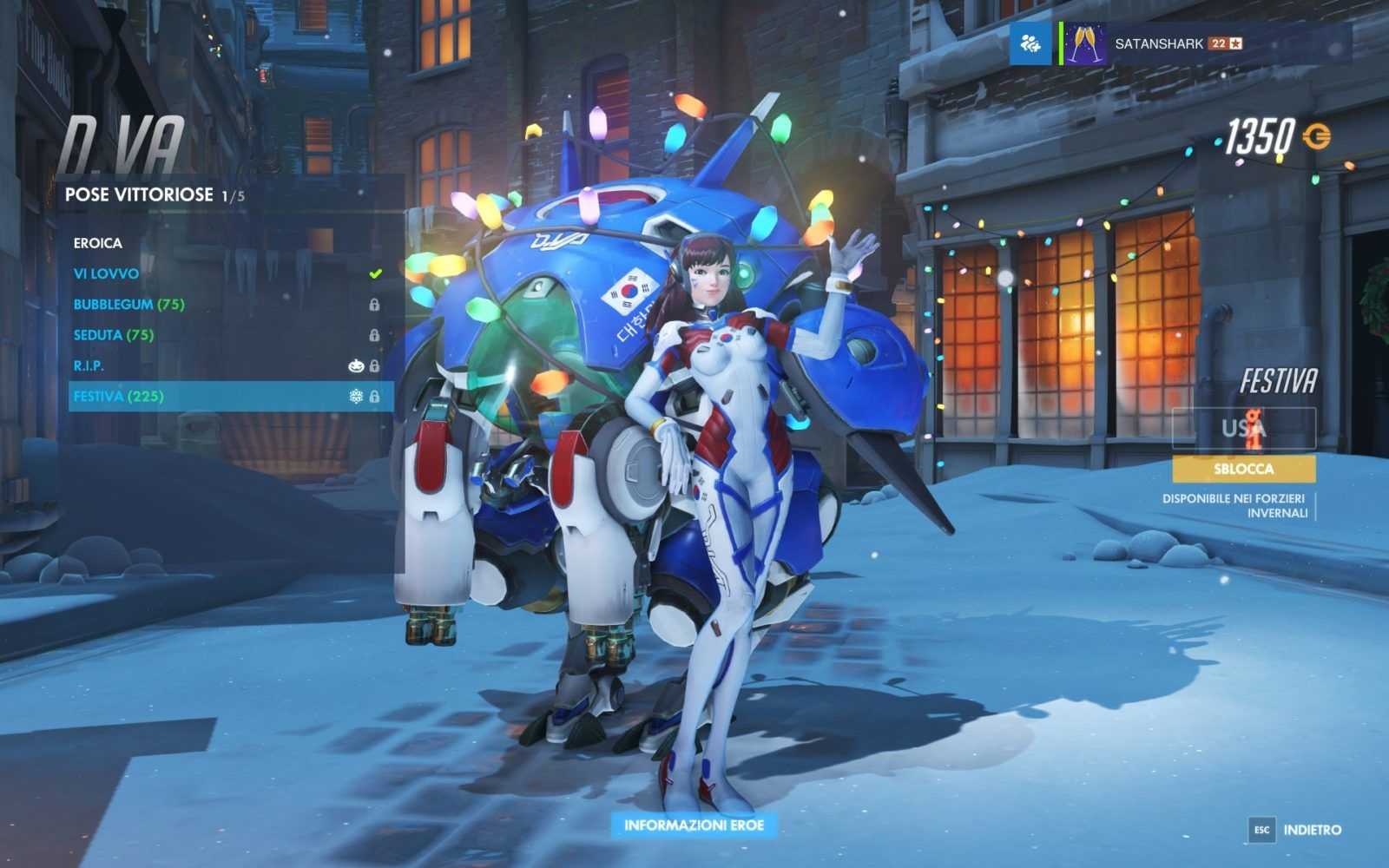Select the Eroica victory pose

98,243
